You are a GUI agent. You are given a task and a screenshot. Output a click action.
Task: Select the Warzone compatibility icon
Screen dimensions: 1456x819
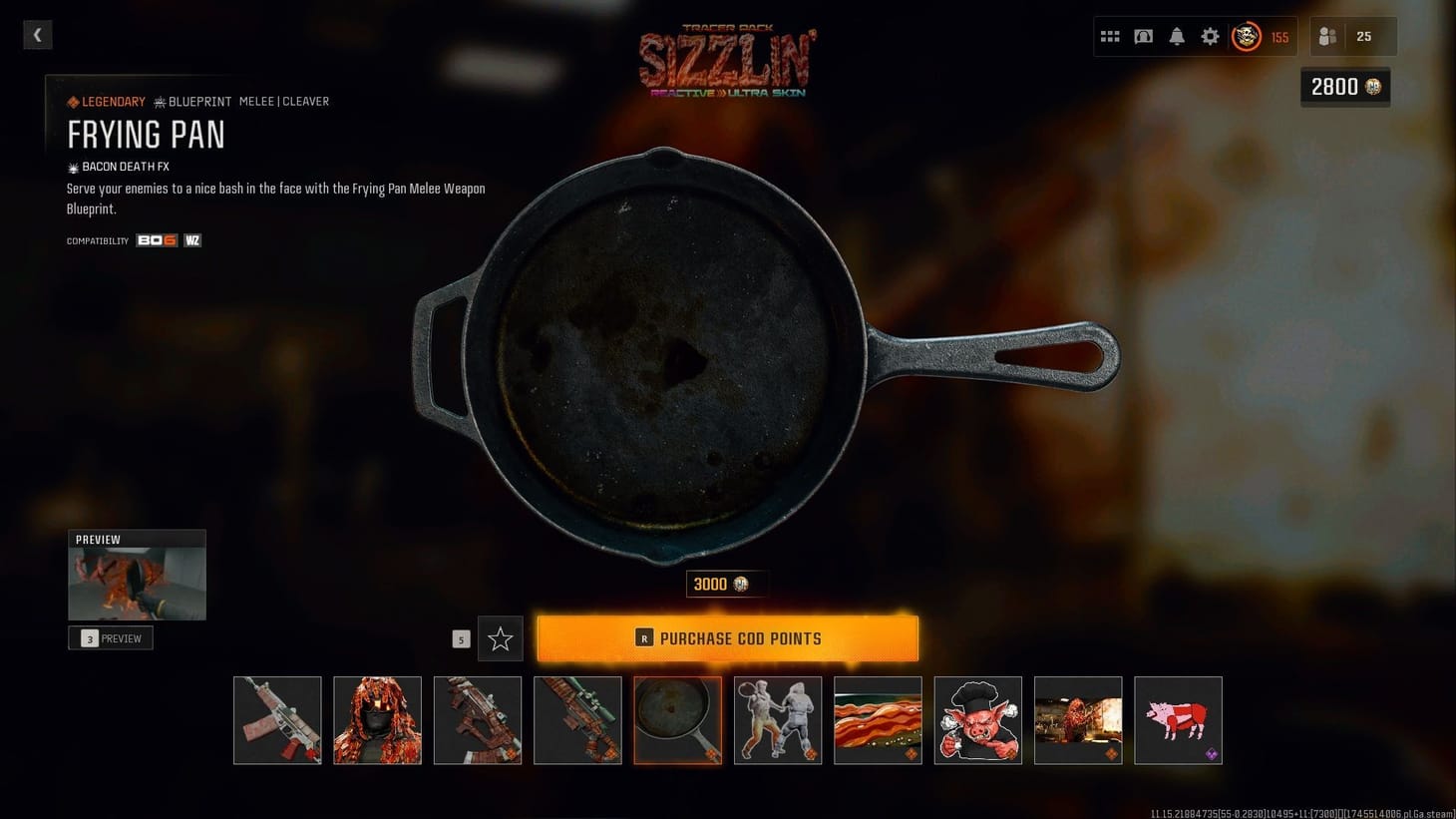[191, 240]
